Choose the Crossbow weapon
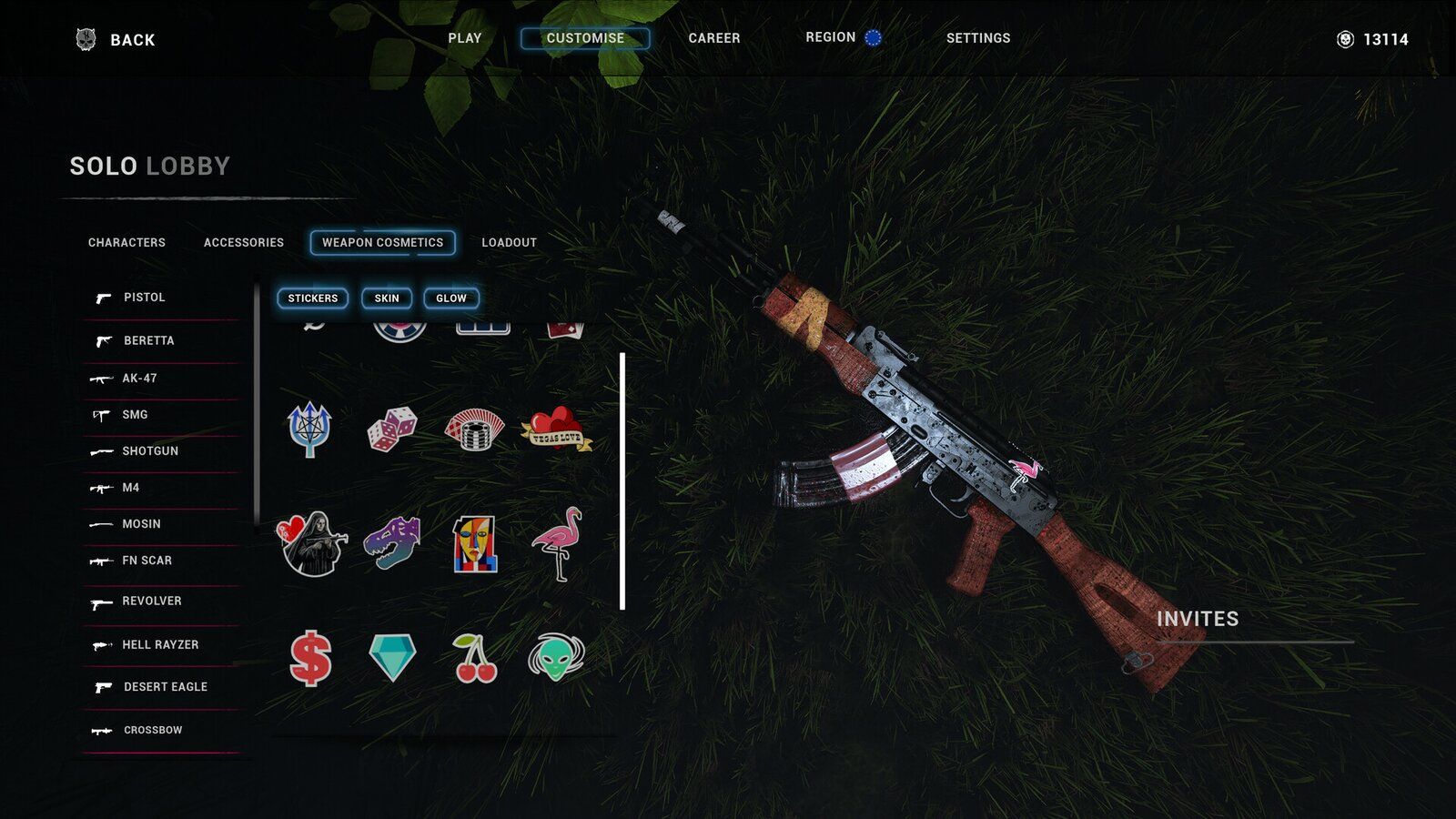1456x819 pixels. click(152, 731)
